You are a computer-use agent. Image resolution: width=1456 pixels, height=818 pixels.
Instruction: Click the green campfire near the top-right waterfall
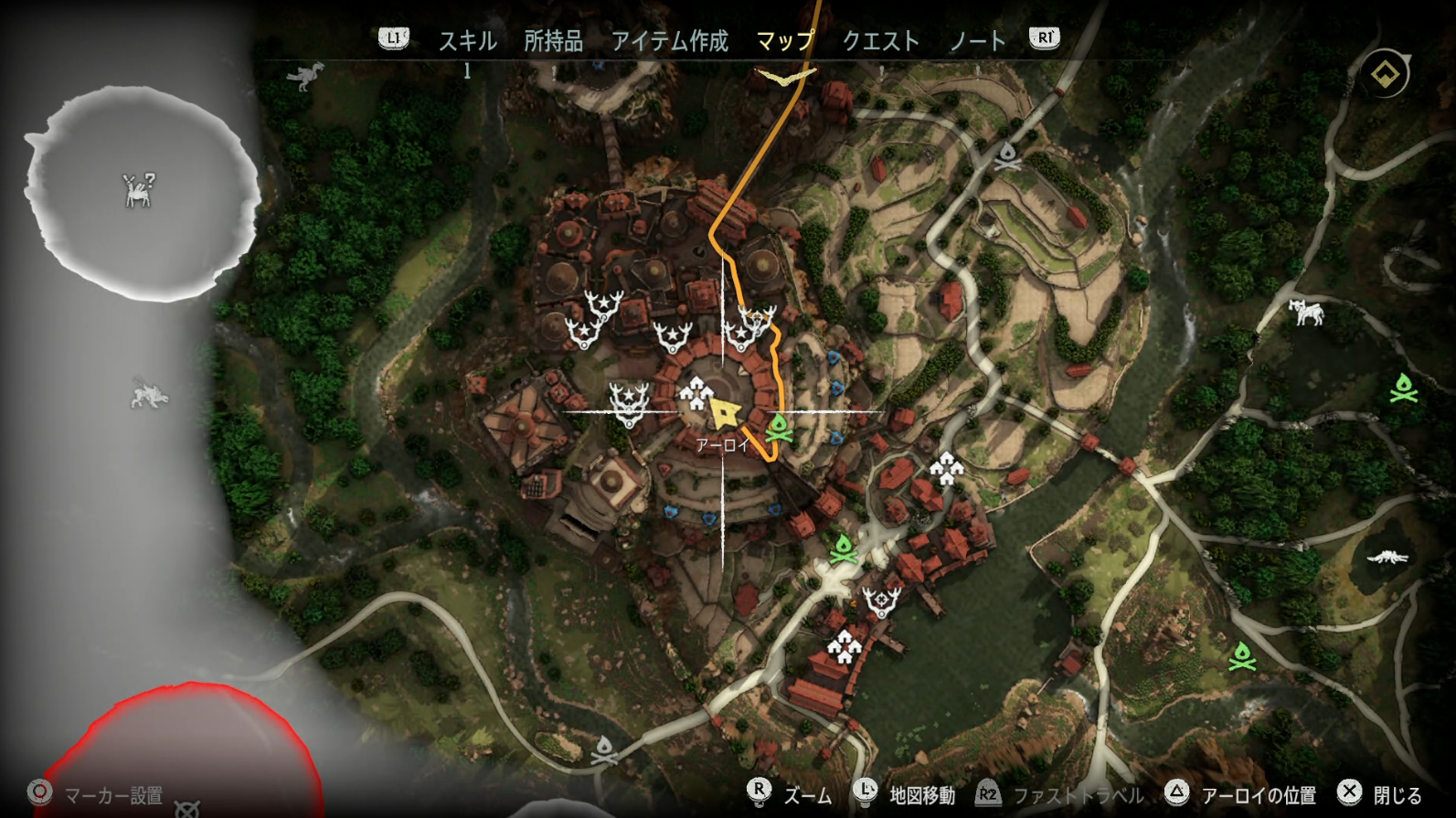(x=1008, y=157)
